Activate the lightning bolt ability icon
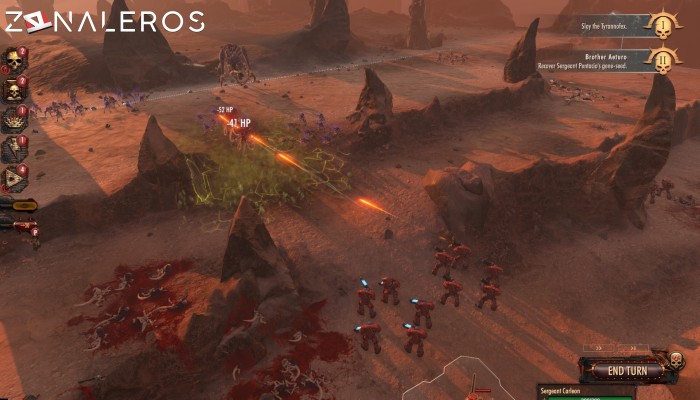 point(15,149)
